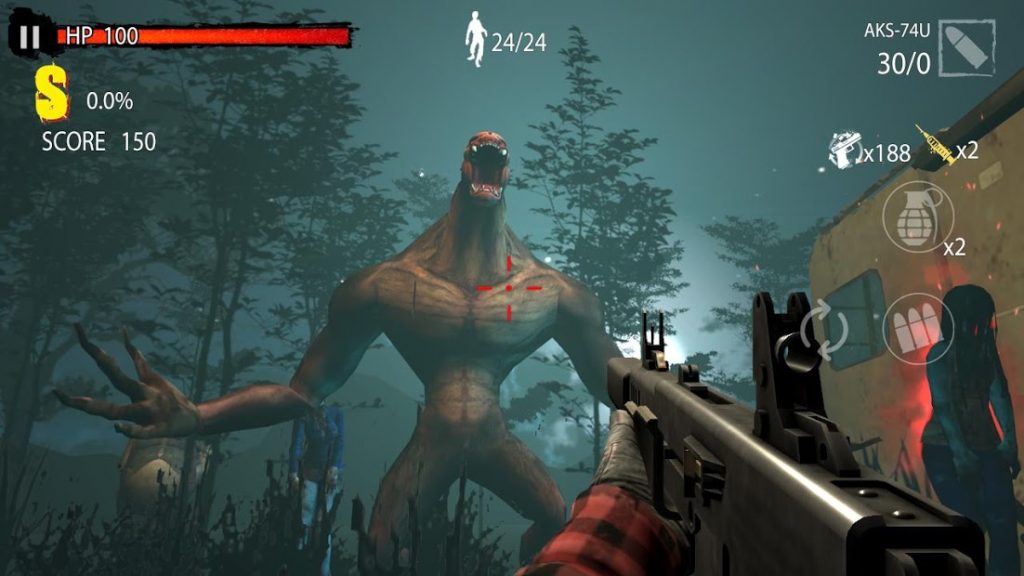Tap the AKS-74U bullet weapon icon
1024x576 pixels.
(x=968, y=47)
